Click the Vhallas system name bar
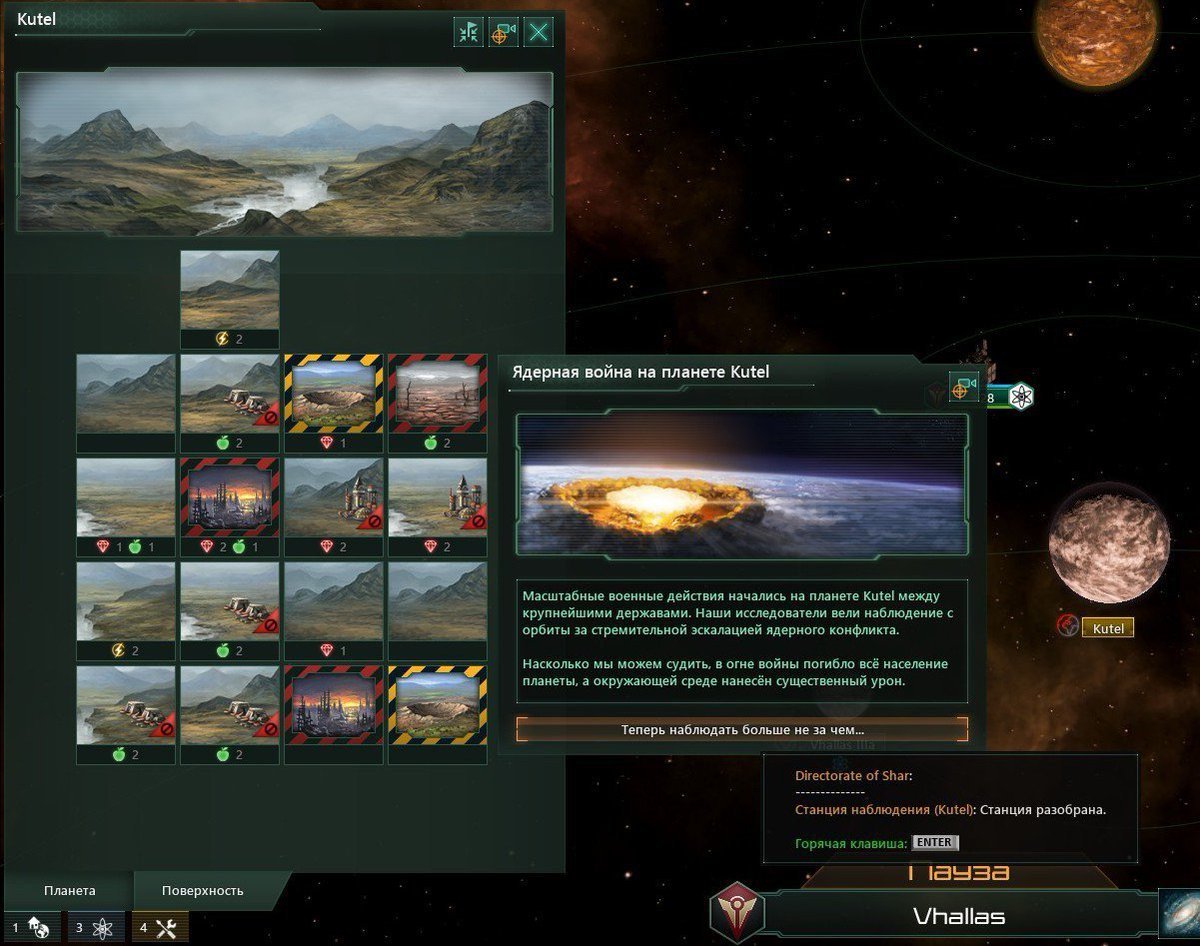The width and height of the screenshot is (1200, 946). point(958,915)
